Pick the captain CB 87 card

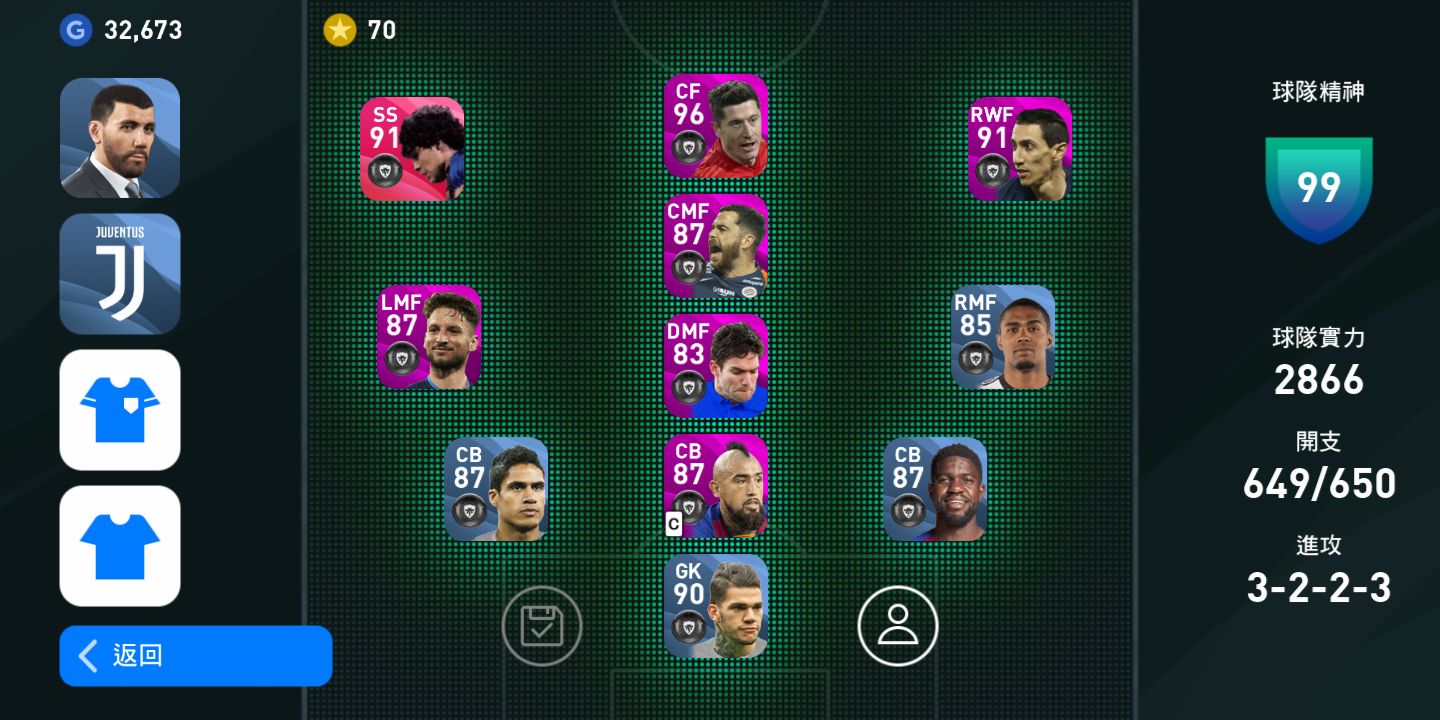(716, 486)
